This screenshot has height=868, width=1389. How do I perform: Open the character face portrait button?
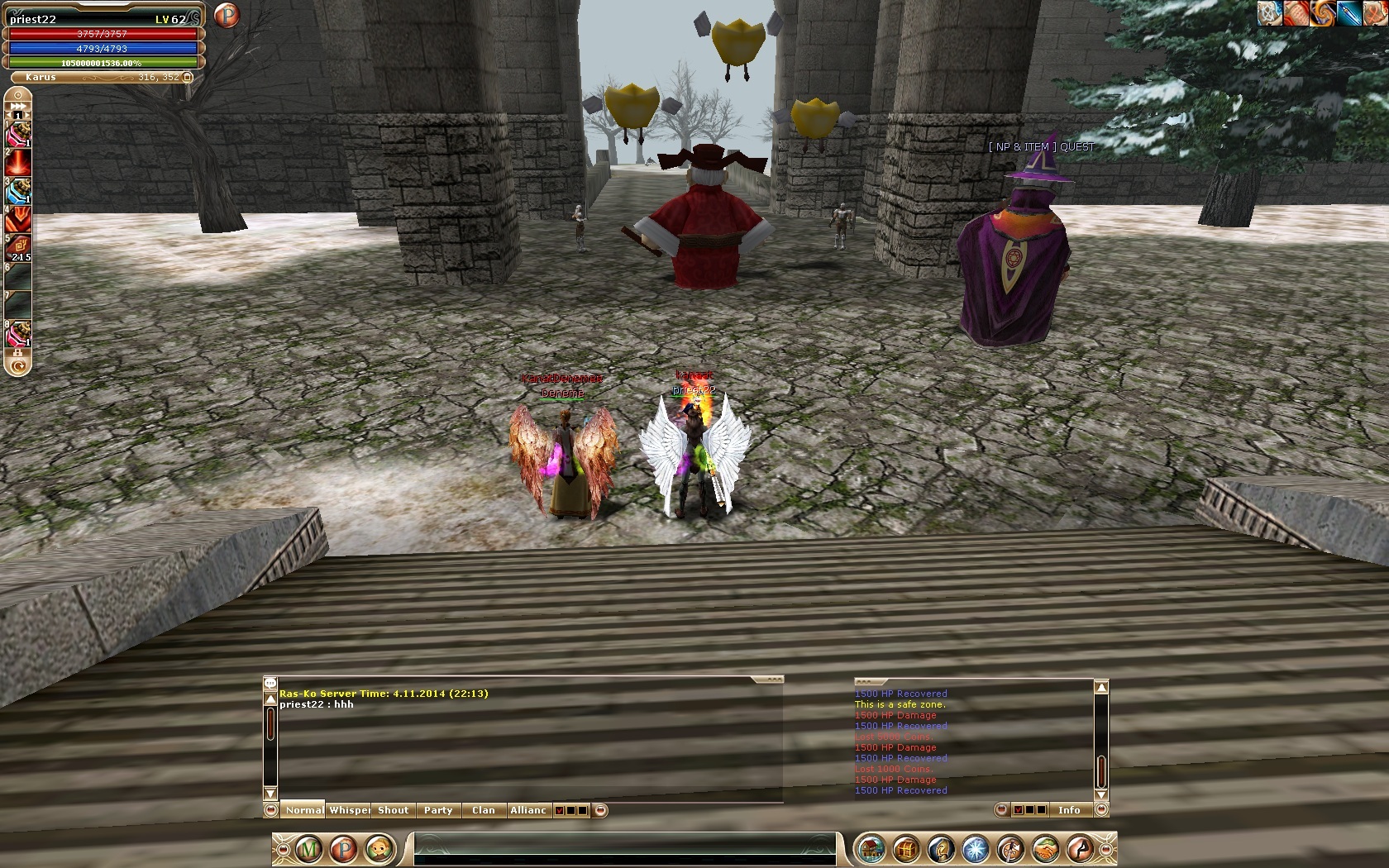point(379,849)
